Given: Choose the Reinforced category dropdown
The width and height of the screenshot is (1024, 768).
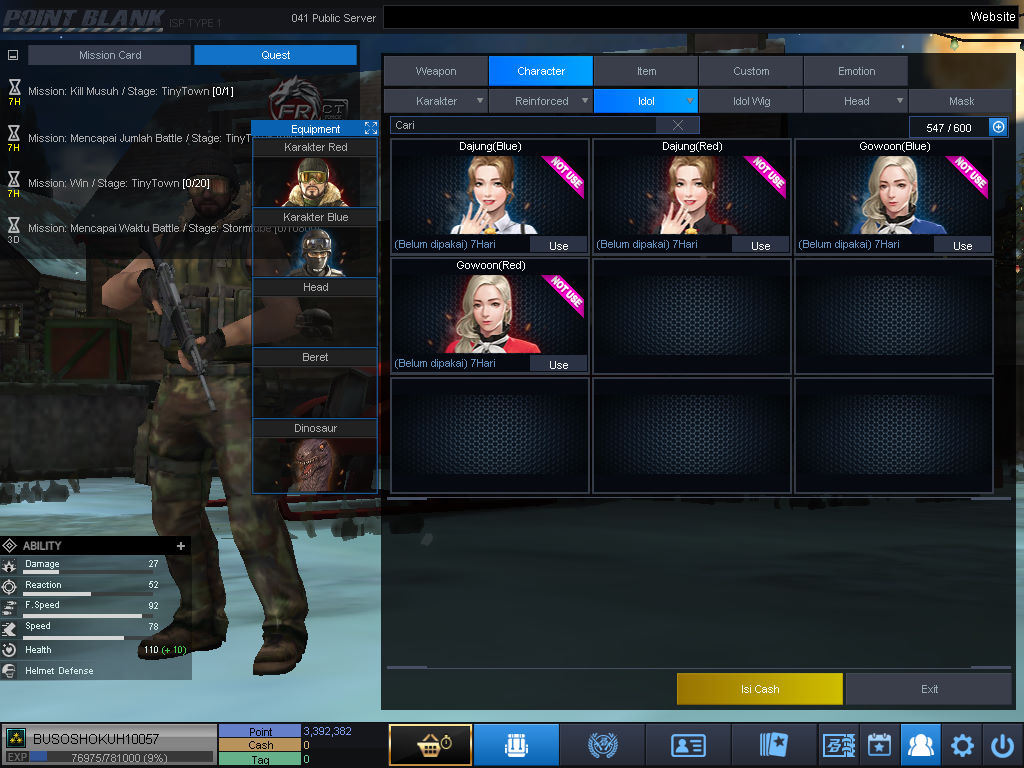Looking at the screenshot, I should [x=542, y=101].
